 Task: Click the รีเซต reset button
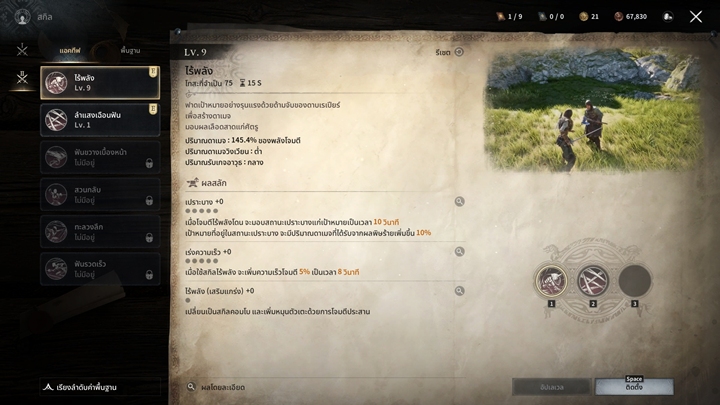[450, 52]
